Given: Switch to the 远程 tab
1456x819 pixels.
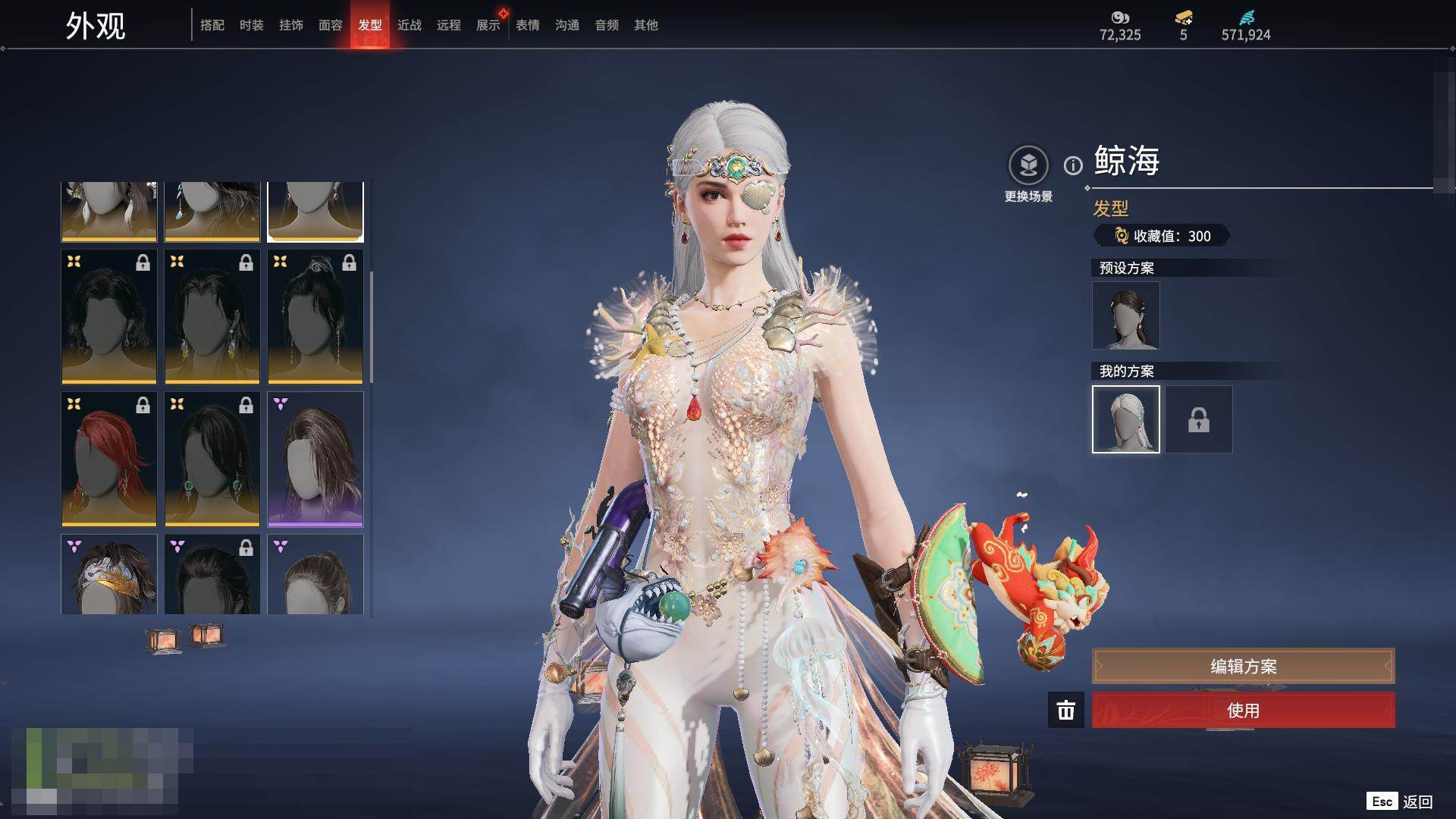Looking at the screenshot, I should [448, 25].
